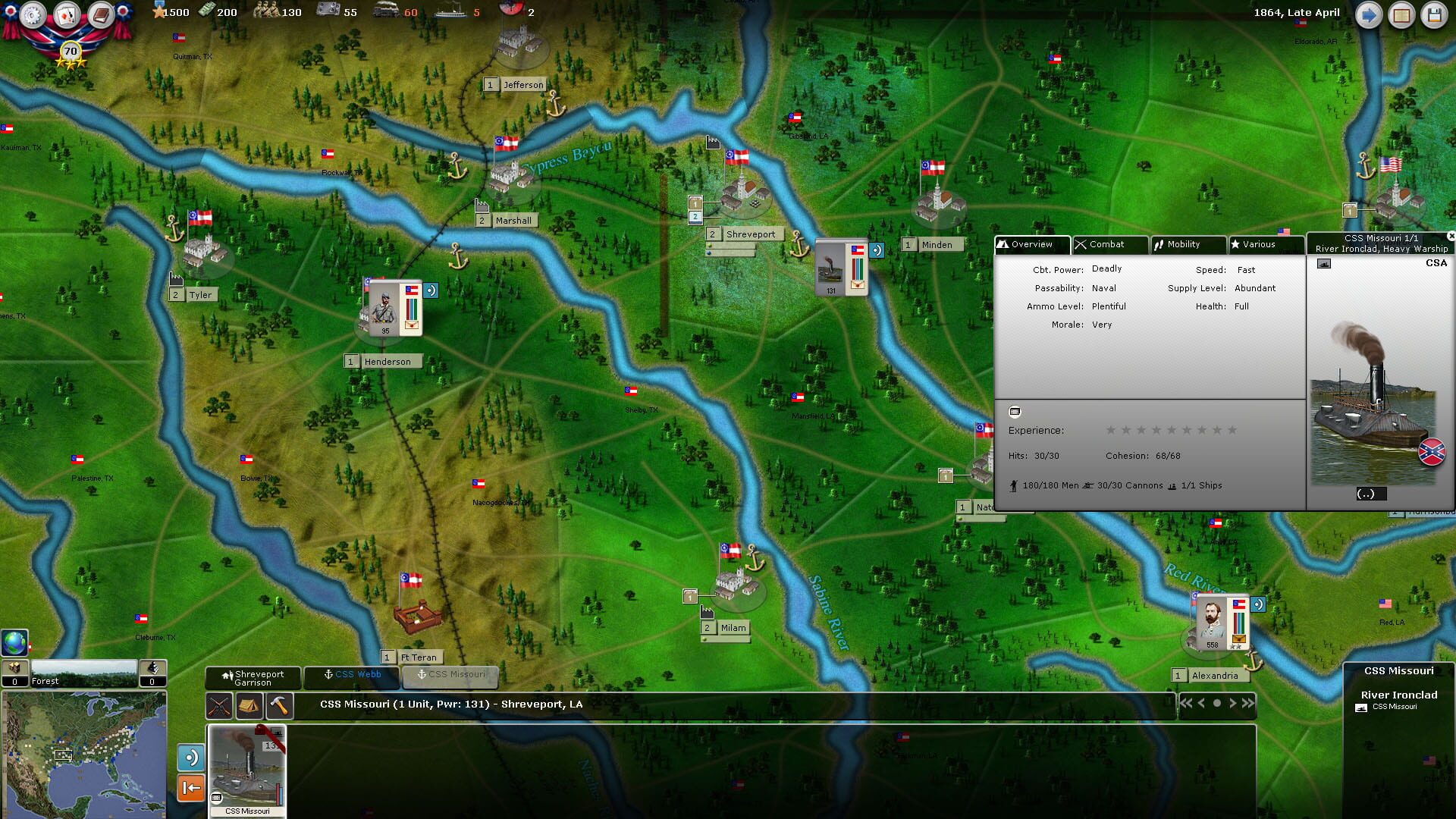This screenshot has width=1456, height=819.
Task: Save the game using the save icon
Action: pyautogui.click(x=1434, y=14)
